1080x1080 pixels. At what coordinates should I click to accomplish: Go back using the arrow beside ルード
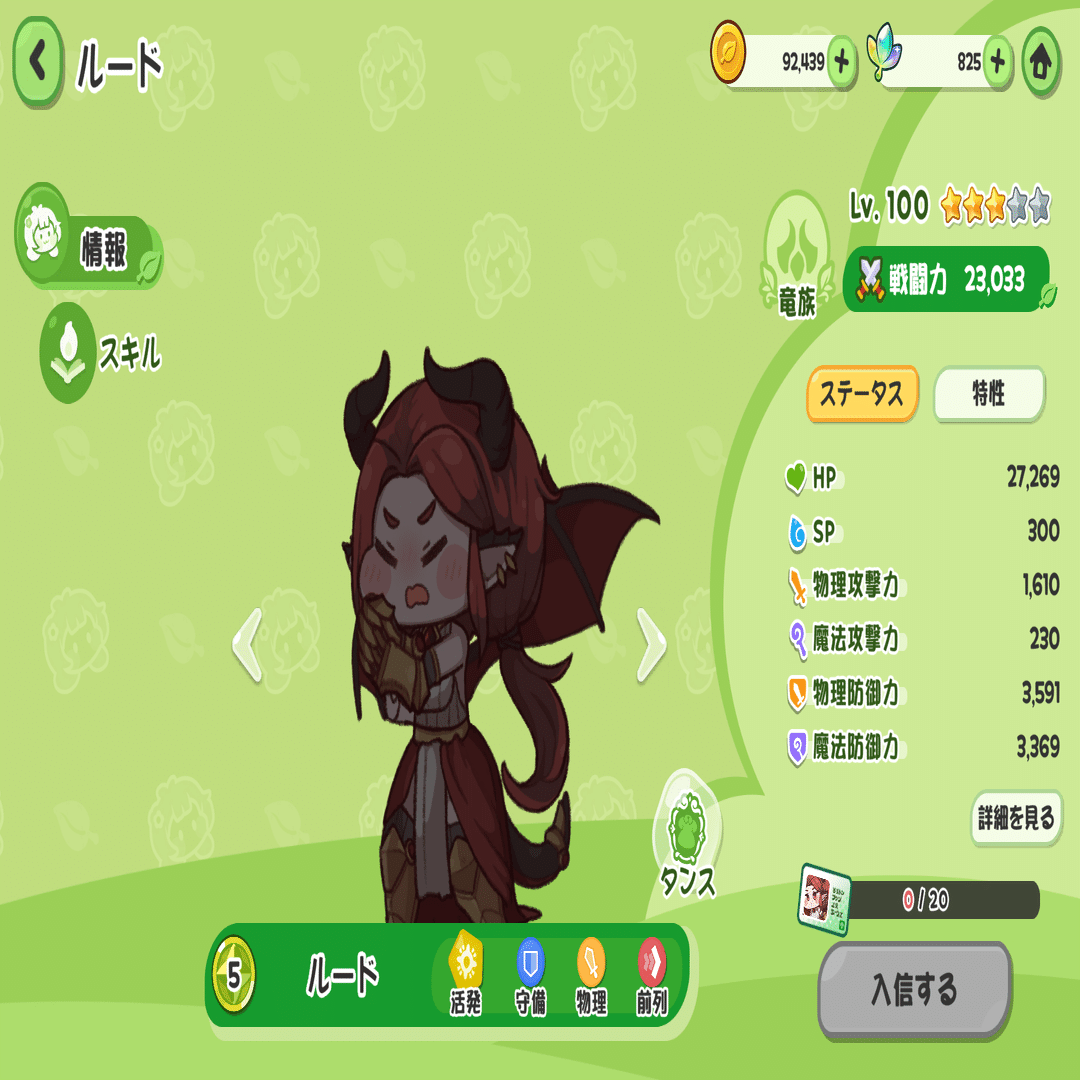coord(39,62)
